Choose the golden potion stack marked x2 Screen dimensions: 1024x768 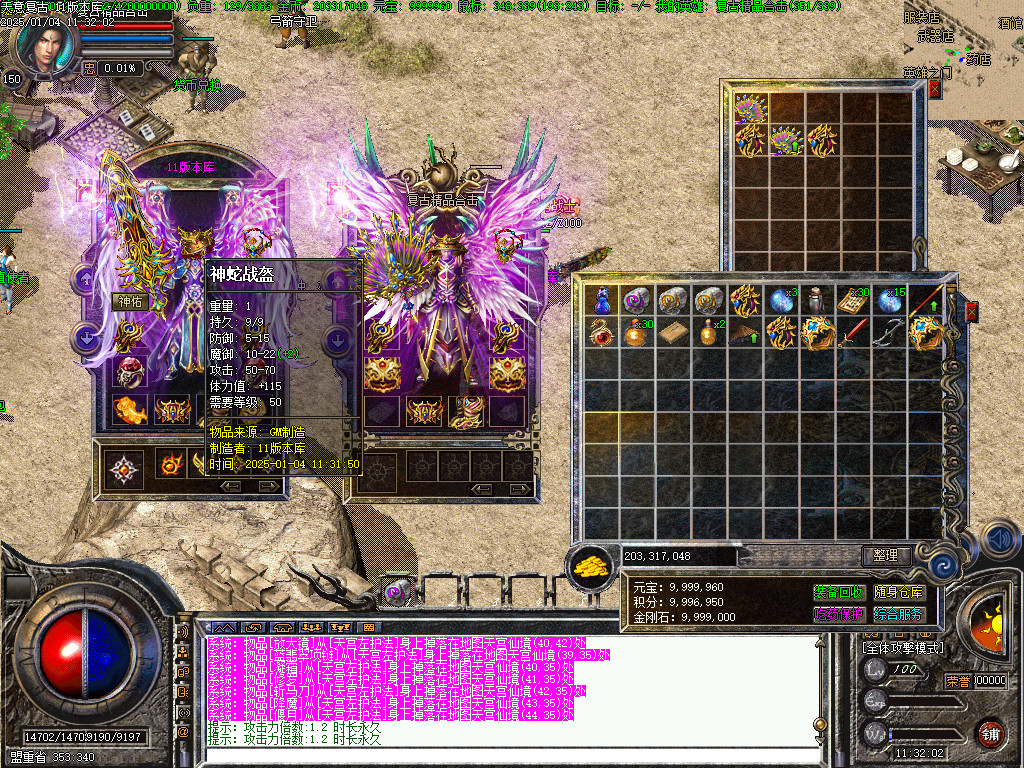(x=709, y=332)
